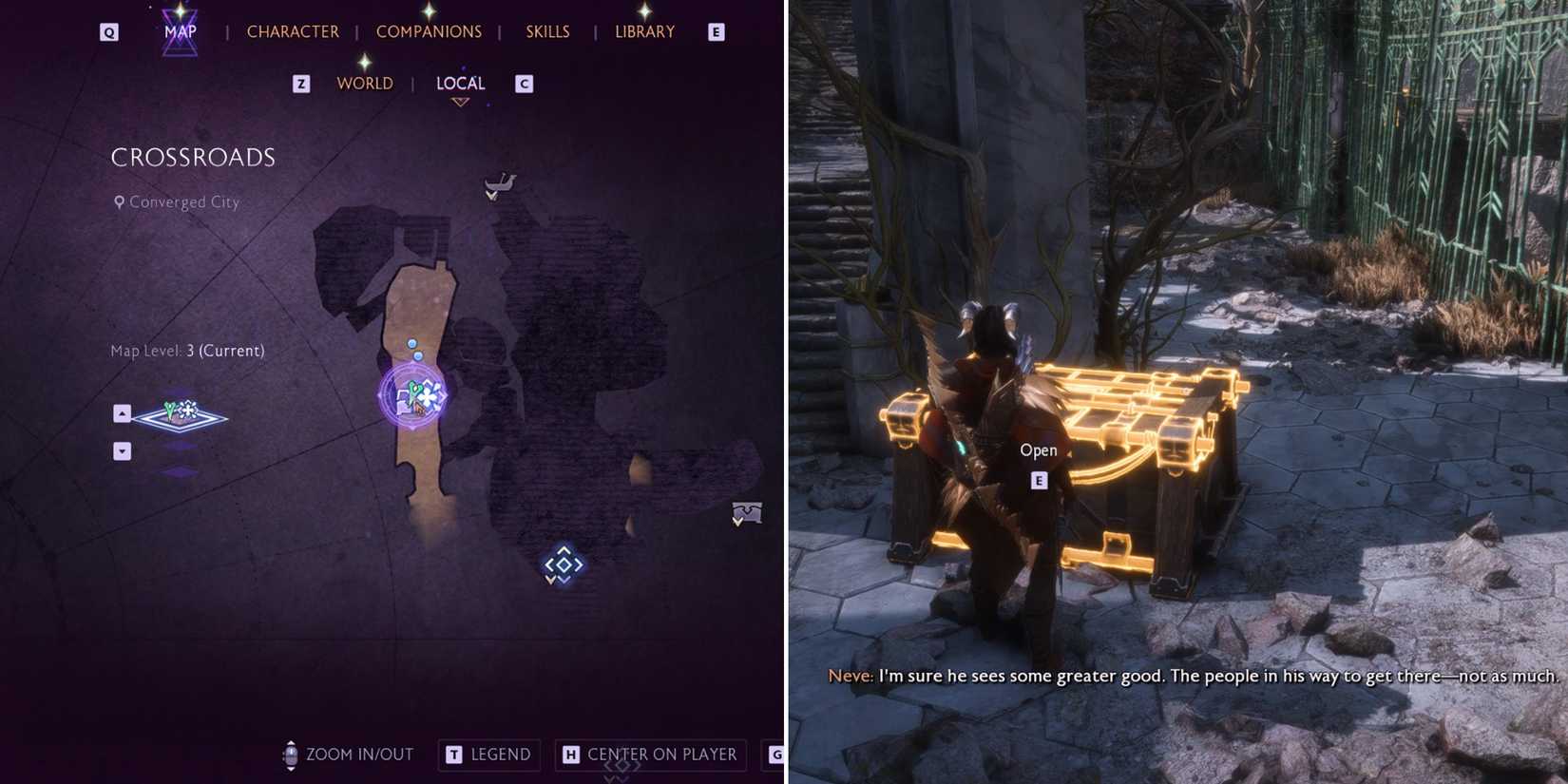Image resolution: width=1568 pixels, height=784 pixels.
Task: Select the treasure chest marker on the map
Action: (x=746, y=514)
